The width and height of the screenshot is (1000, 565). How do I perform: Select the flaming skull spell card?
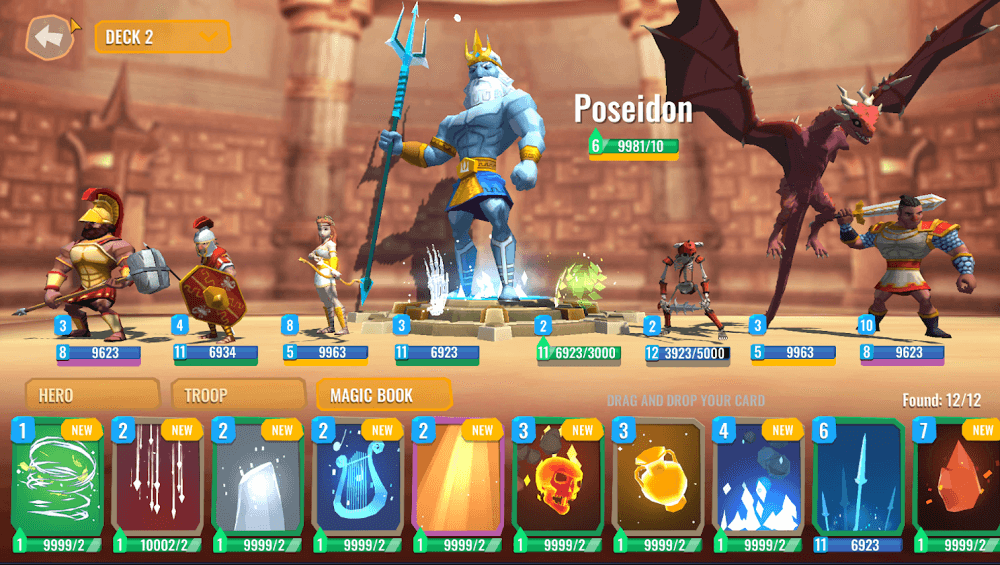point(557,485)
